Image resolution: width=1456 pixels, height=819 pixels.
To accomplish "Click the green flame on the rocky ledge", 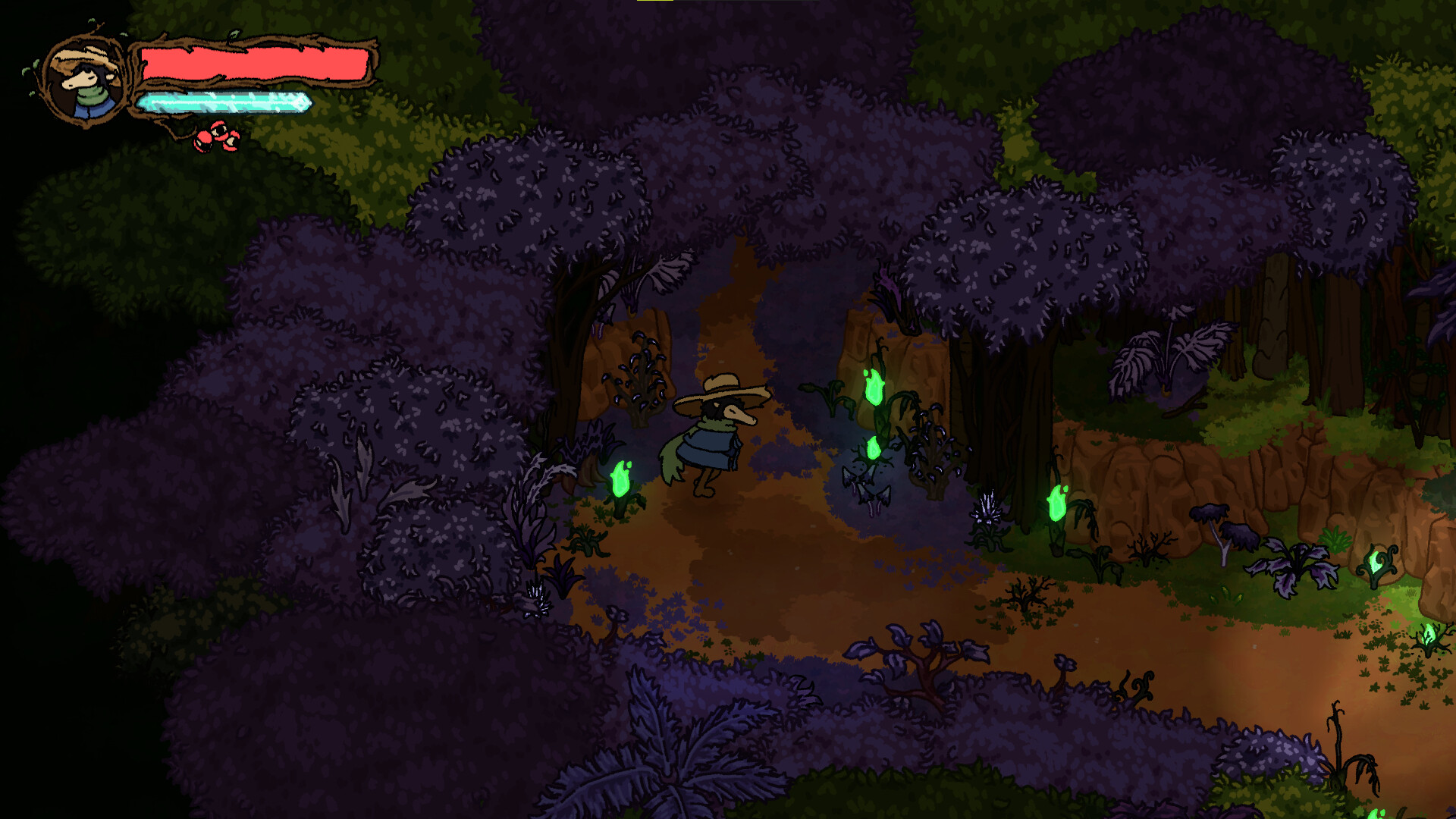I will pos(874,385).
